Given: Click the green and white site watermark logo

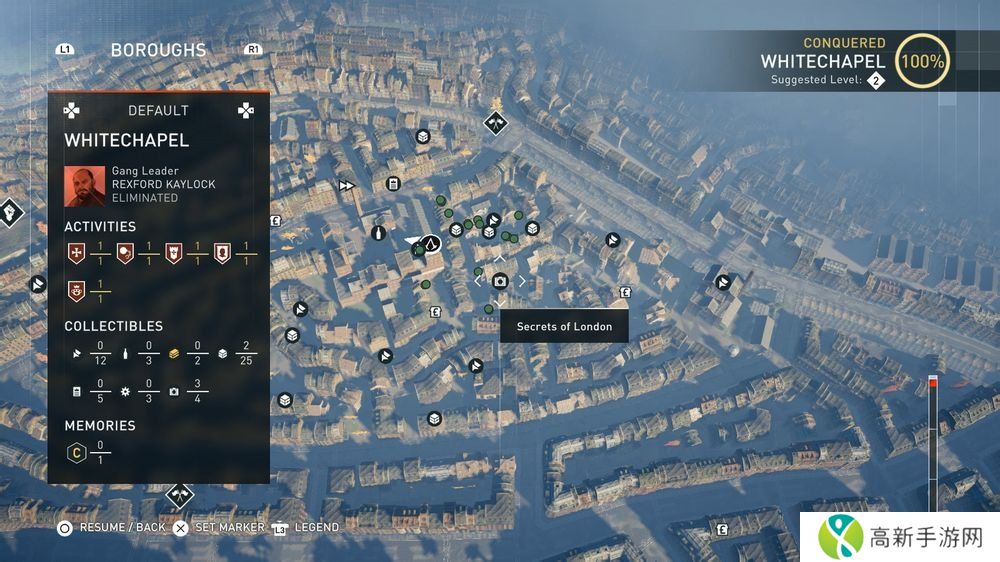Looking at the screenshot, I should click(x=841, y=537).
